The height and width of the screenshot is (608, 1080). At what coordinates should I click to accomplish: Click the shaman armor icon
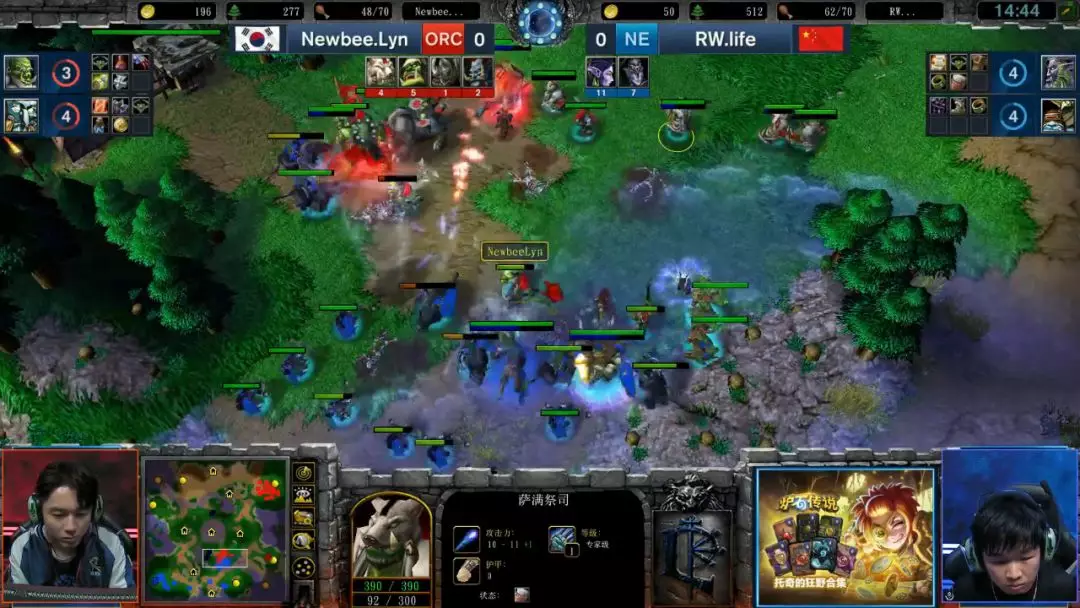click(x=466, y=570)
